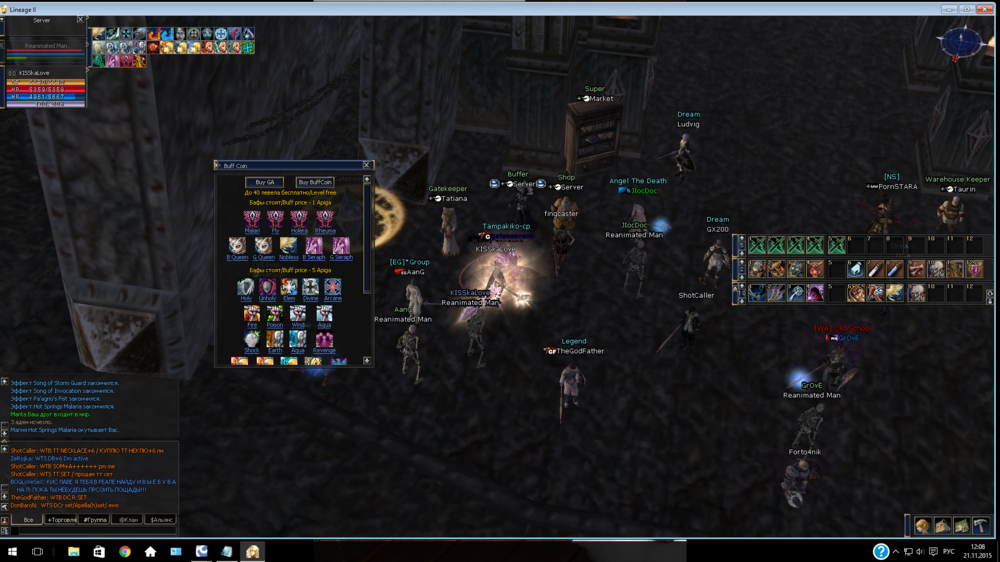1000x562 pixels.
Task: Pick the B.Seraph buff icon
Action: 313,246
